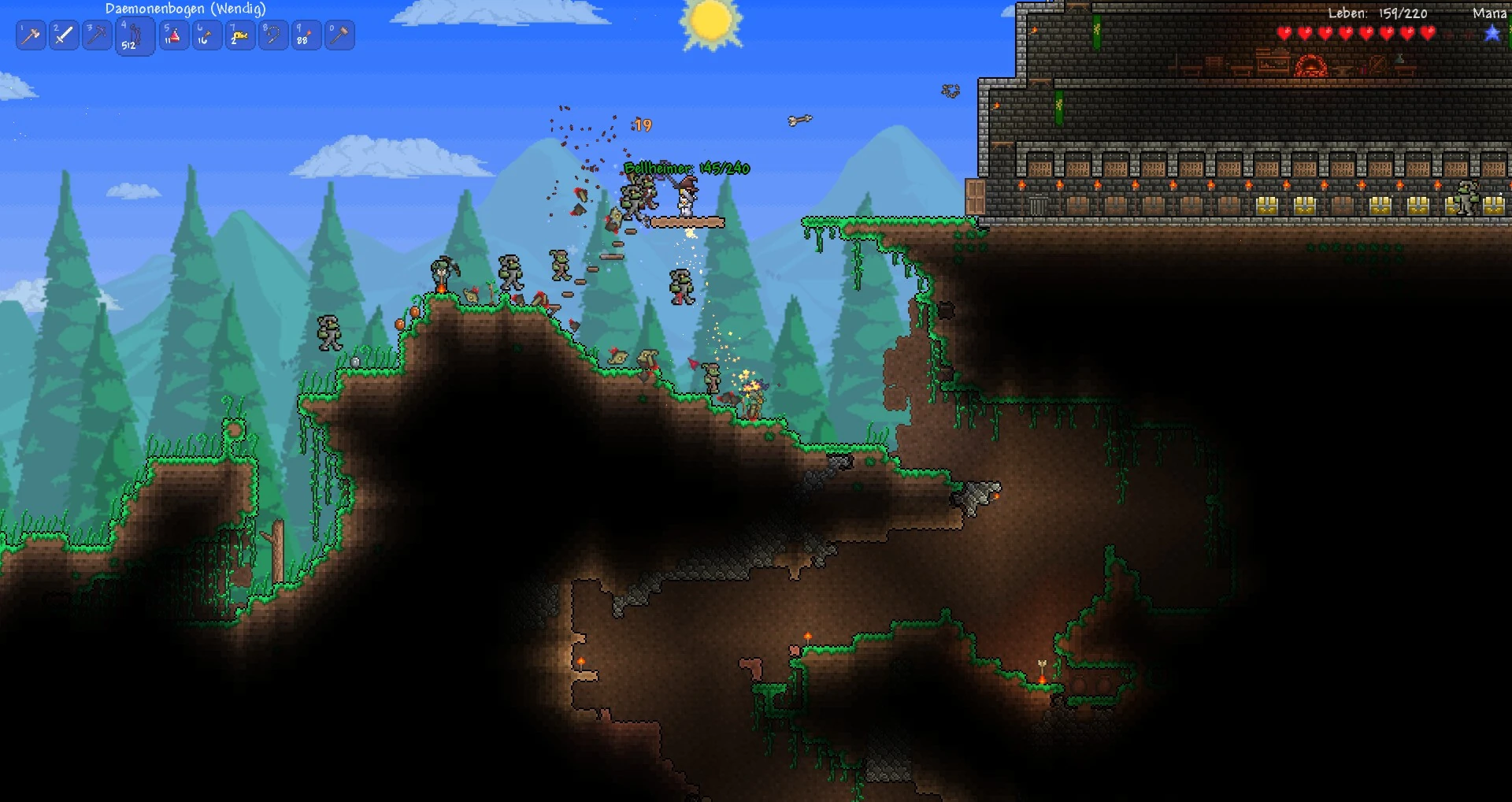Image resolution: width=1512 pixels, height=802 pixels.
Task: Click the first heart in the health bar
Action: (1284, 33)
